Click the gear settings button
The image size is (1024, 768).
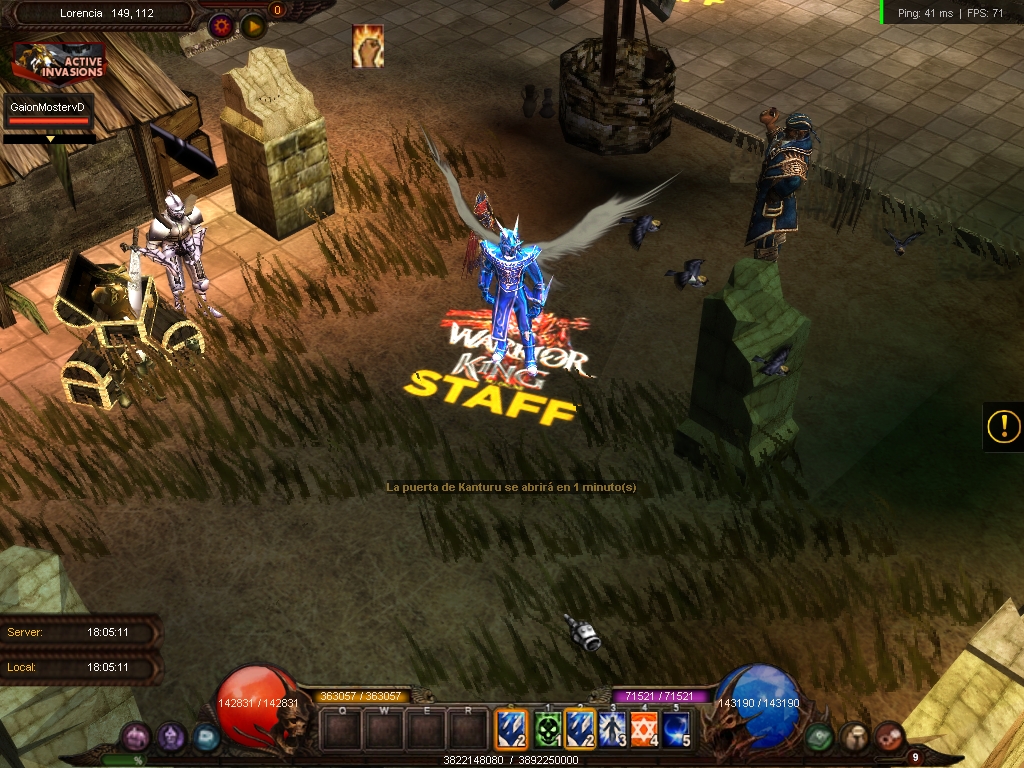(222, 26)
